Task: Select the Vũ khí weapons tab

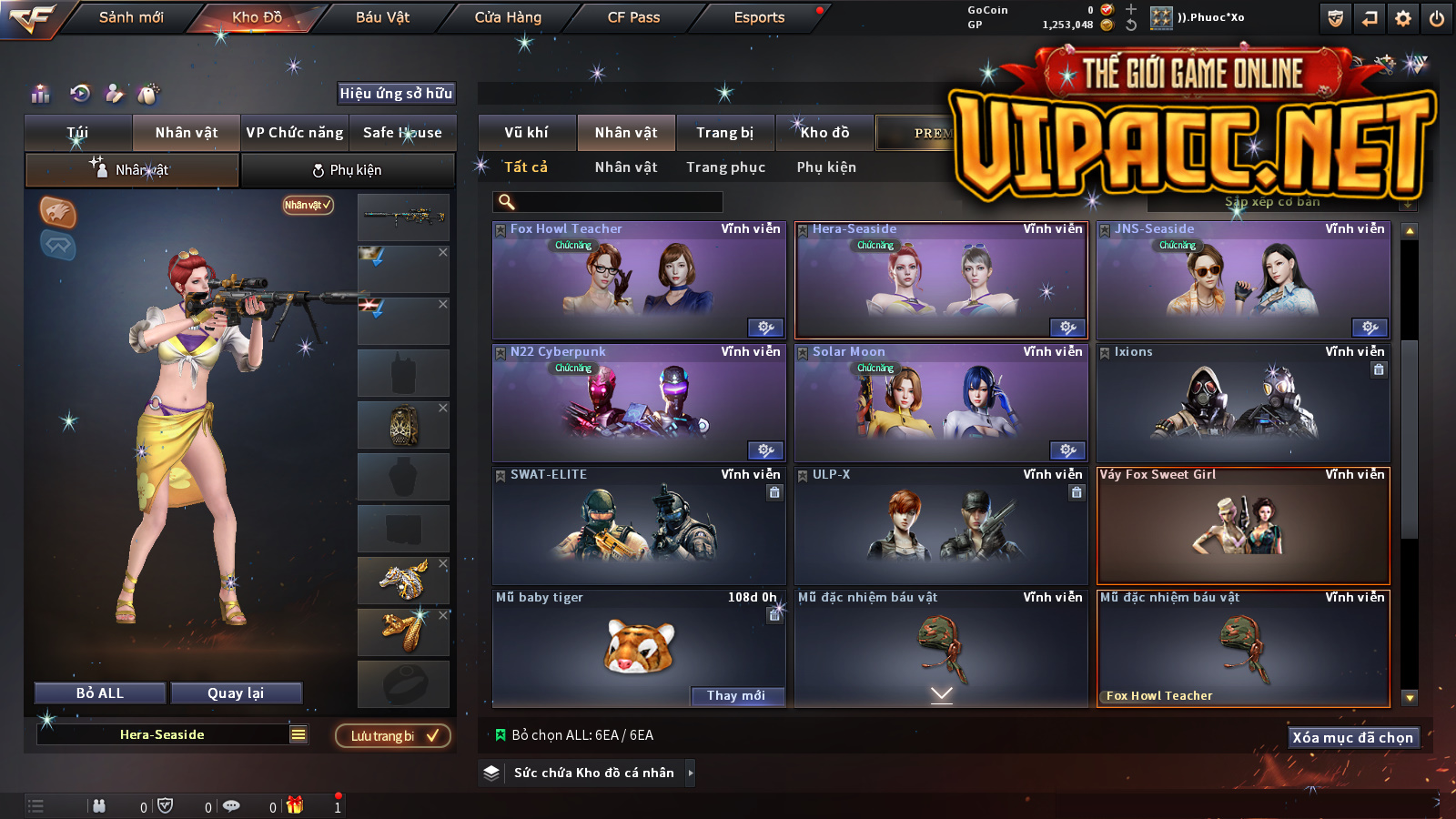Action: (x=526, y=133)
